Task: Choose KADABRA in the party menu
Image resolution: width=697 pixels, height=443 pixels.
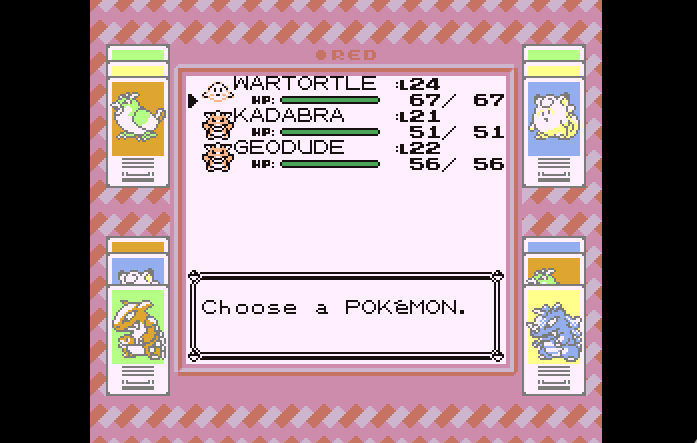Action: 288,116
